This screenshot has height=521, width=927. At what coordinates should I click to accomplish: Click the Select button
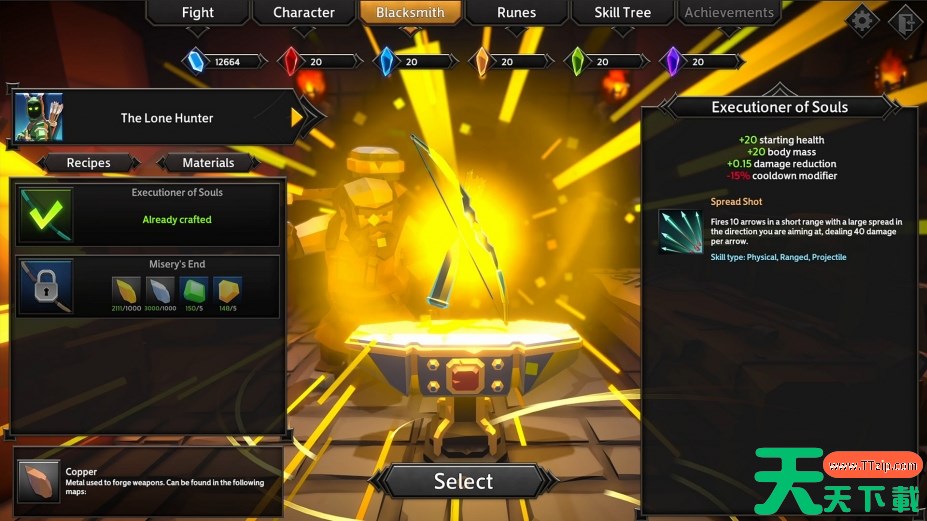463,481
